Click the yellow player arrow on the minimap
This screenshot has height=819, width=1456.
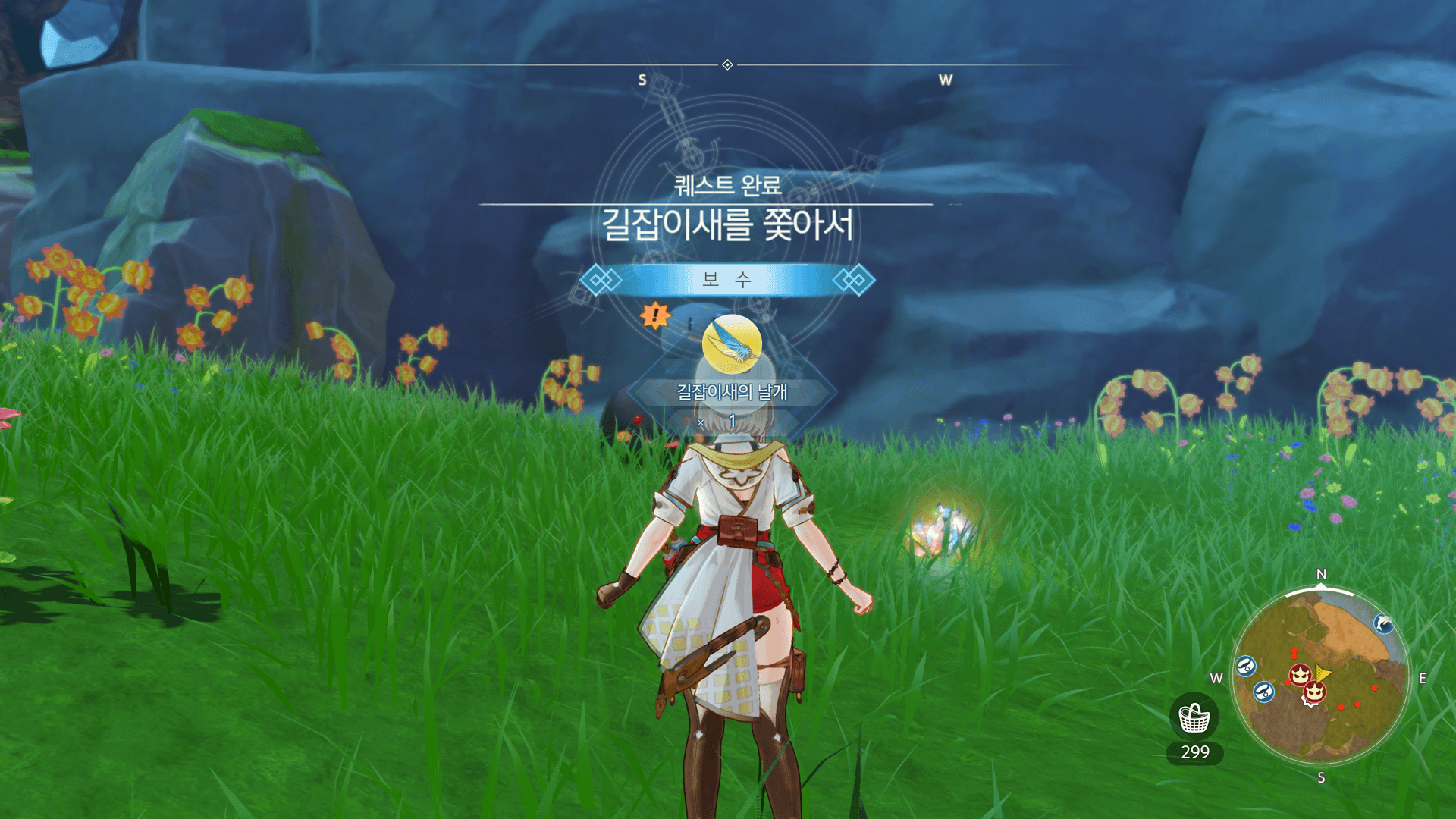click(x=1322, y=673)
